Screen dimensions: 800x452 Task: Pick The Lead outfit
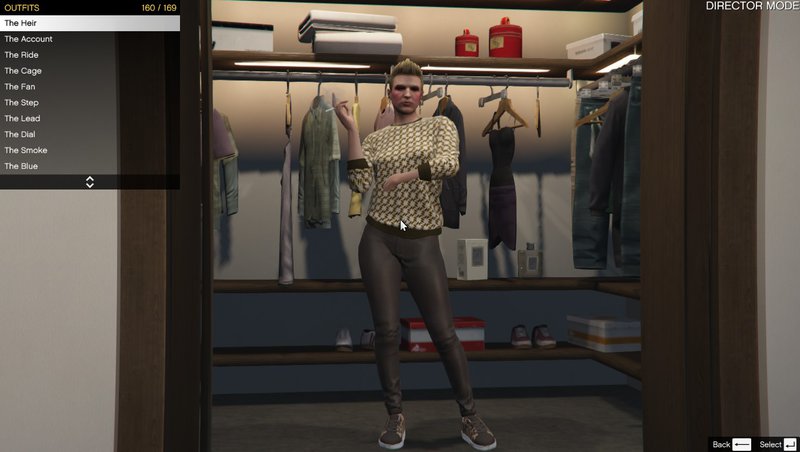click(89, 119)
